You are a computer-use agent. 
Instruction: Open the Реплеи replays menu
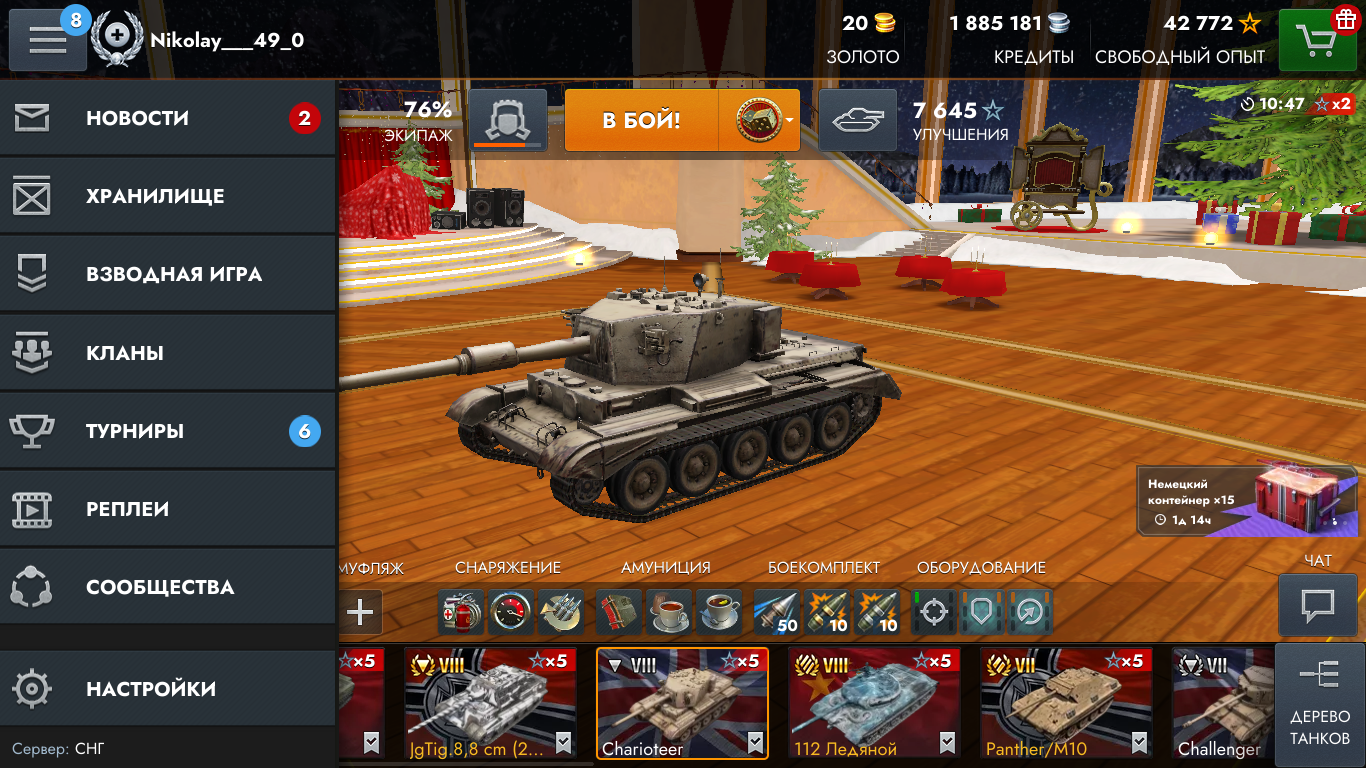click(167, 509)
